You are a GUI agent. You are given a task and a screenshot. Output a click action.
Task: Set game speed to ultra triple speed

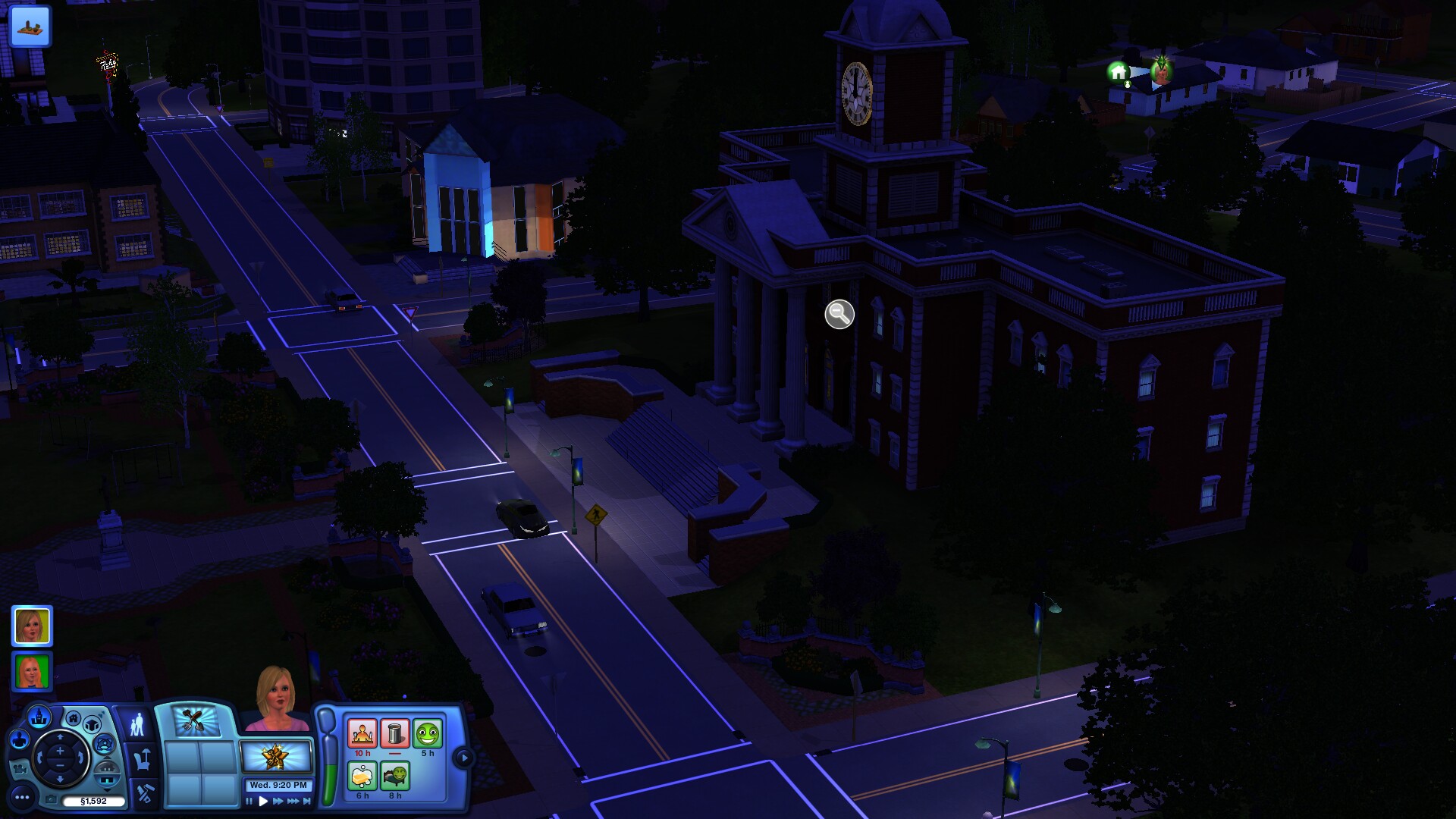coord(293,801)
